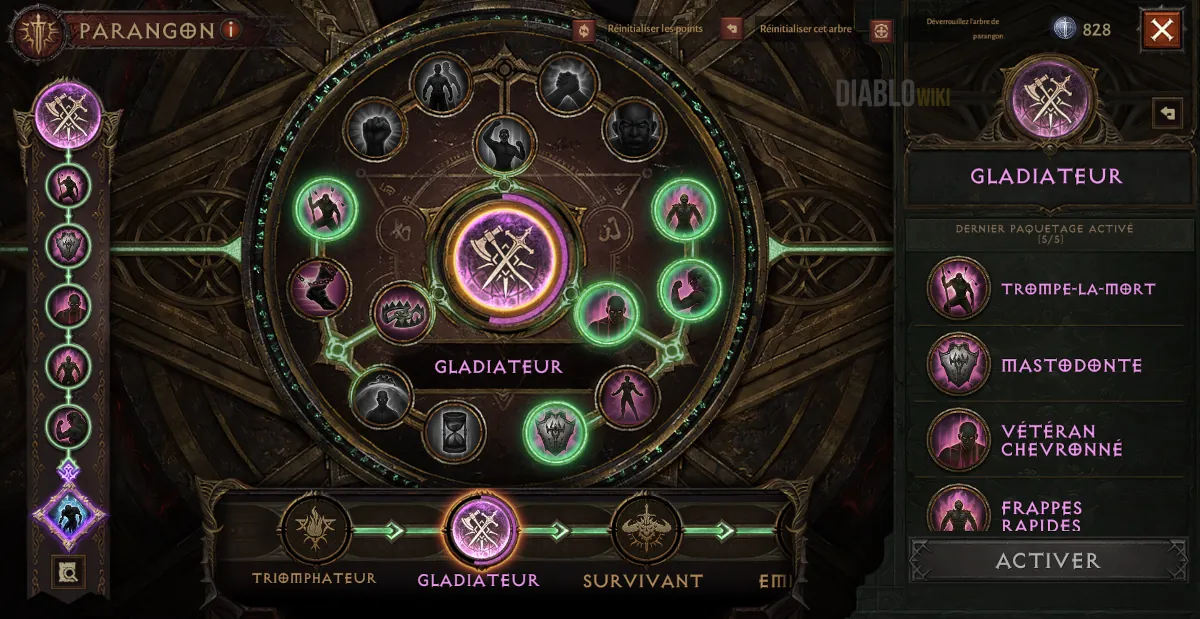The height and width of the screenshot is (619, 1200).
Task: Open the Parangon info icon
Action: coord(231,29)
